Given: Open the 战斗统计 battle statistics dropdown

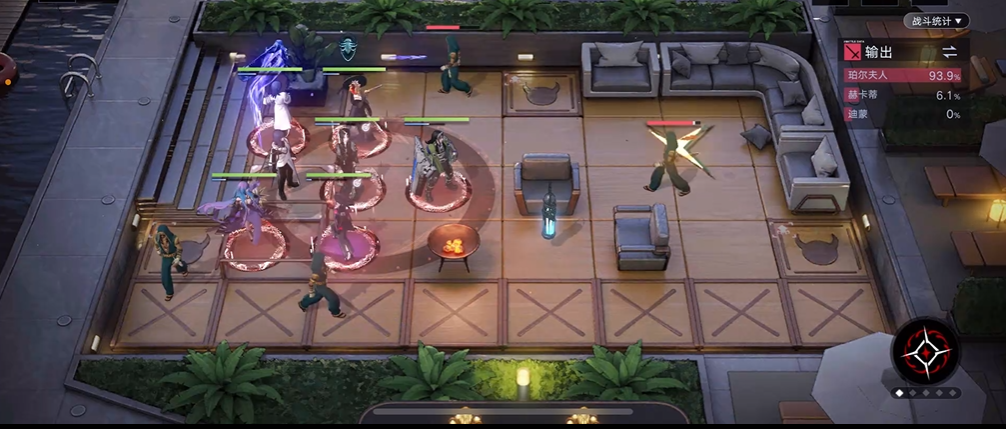Looking at the screenshot, I should (x=937, y=20).
